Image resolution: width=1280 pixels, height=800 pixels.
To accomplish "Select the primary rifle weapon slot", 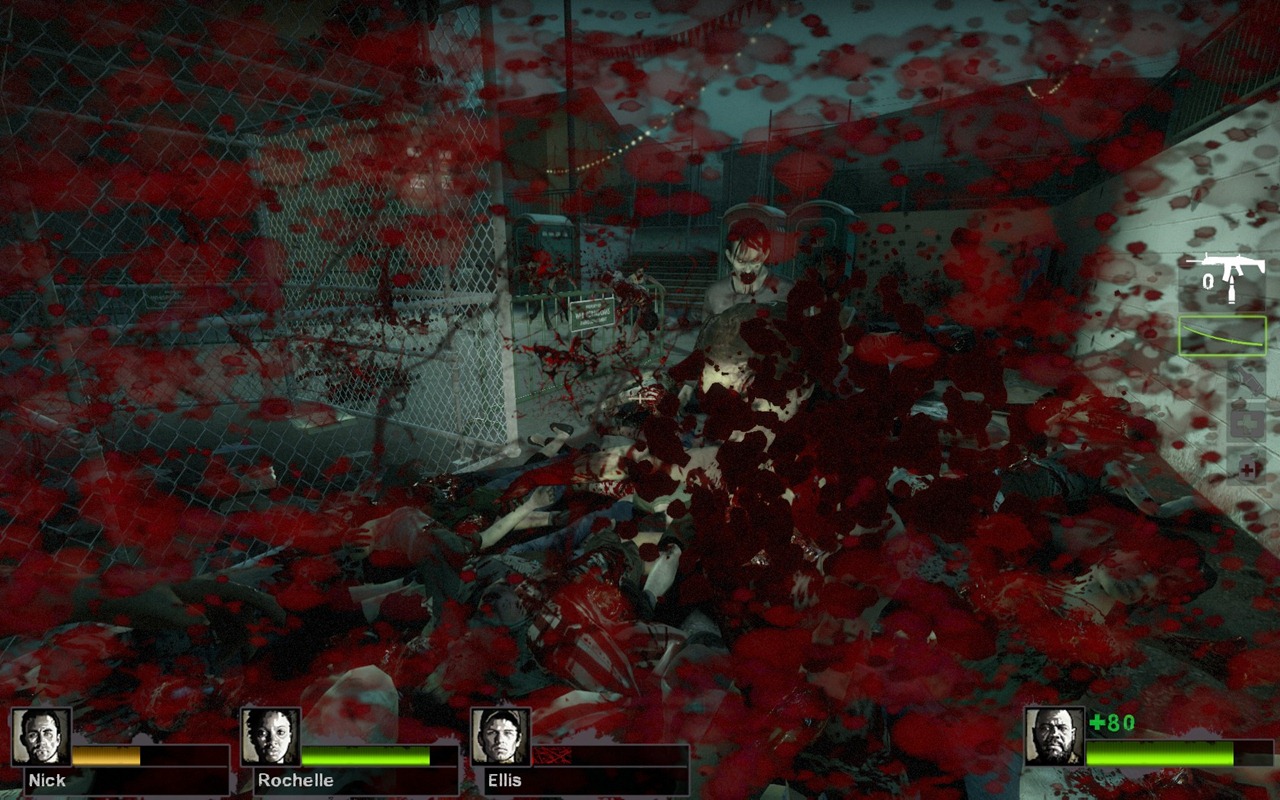I will pyautogui.click(x=1222, y=275).
